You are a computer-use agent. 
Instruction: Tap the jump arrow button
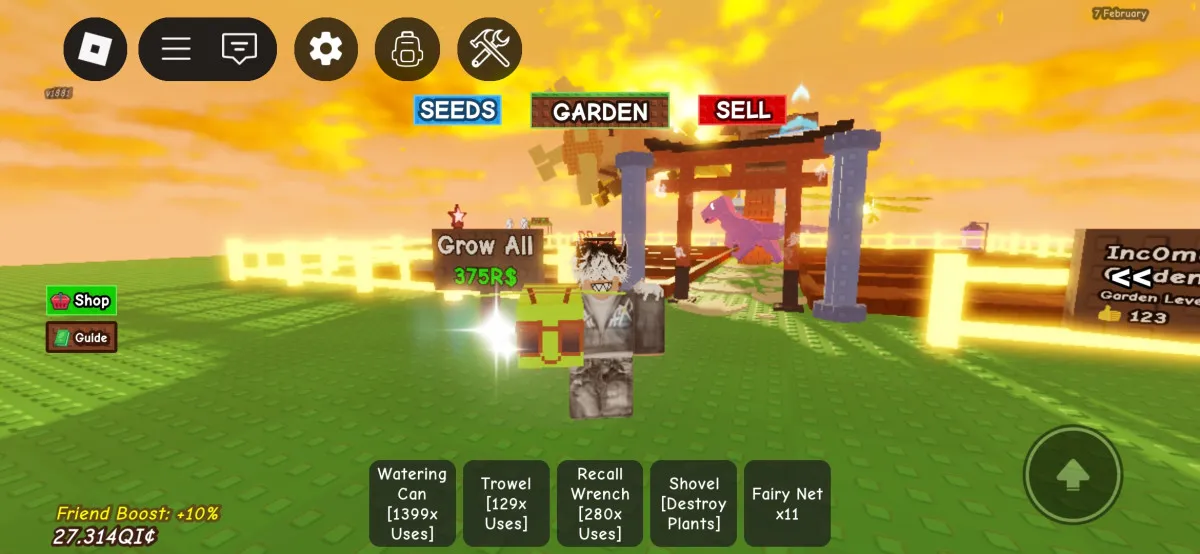pyautogui.click(x=1072, y=475)
